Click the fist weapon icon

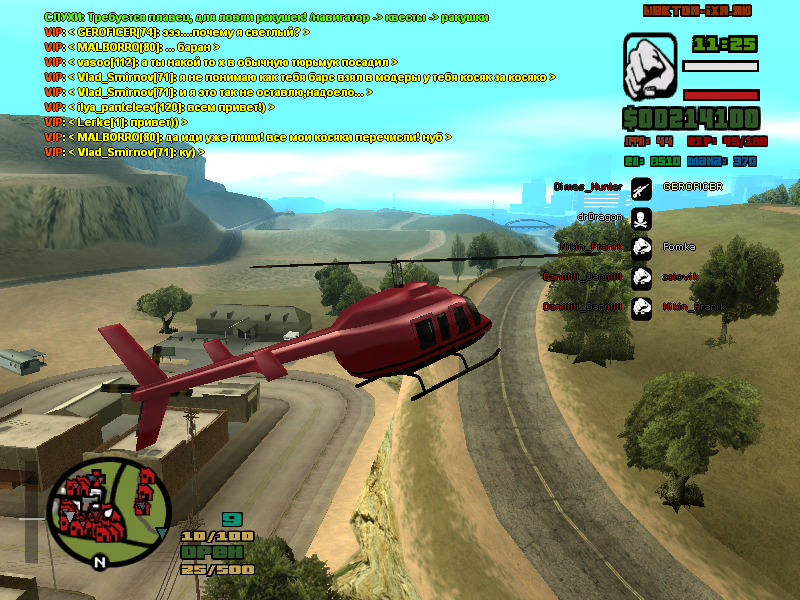(650, 66)
